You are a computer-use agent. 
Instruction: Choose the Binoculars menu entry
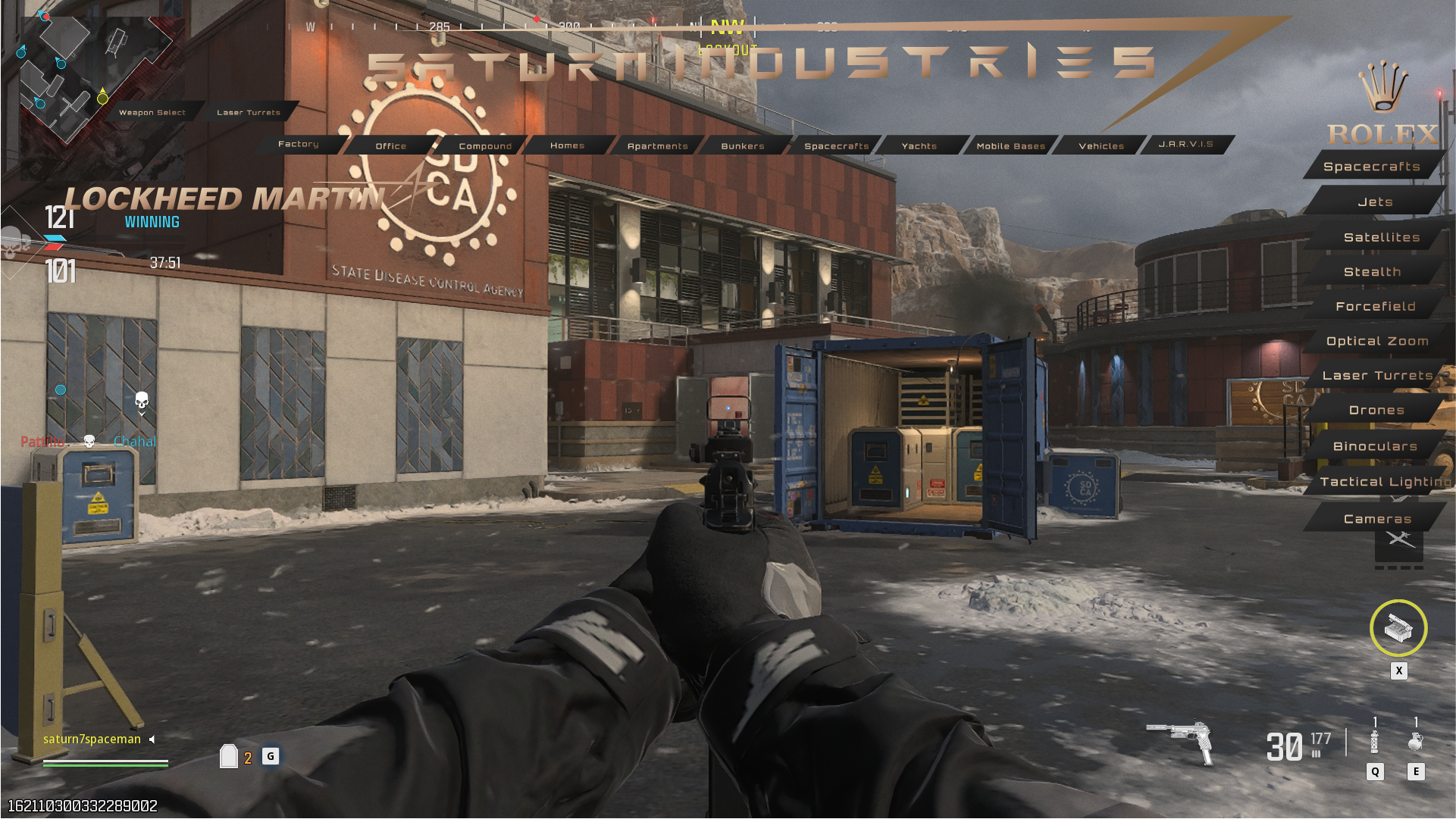[1375, 446]
